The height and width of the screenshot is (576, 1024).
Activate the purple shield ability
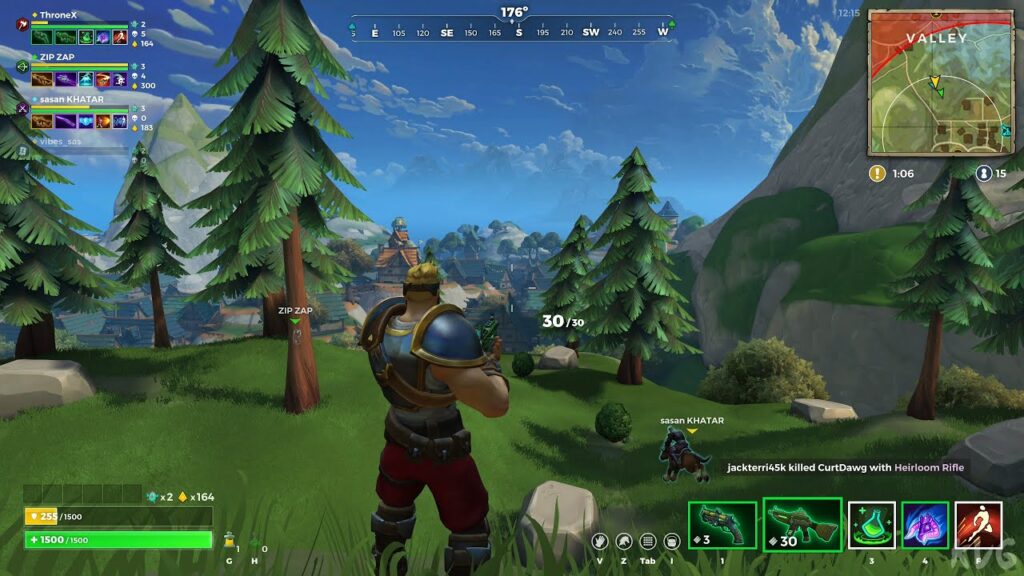click(x=925, y=525)
